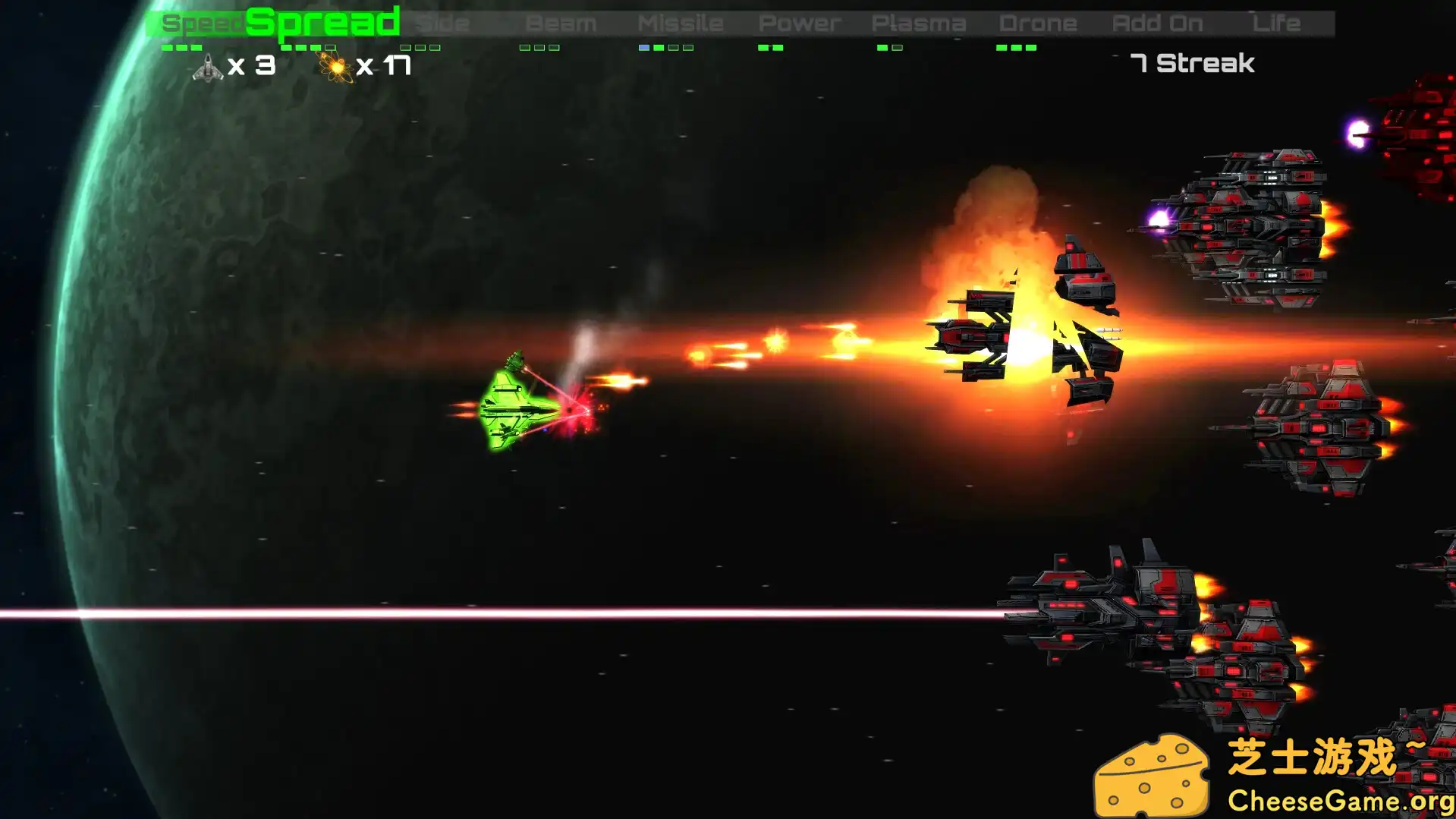Screen dimensions: 1456x819
Task: Click the 7 Streak counter
Action: (1192, 64)
